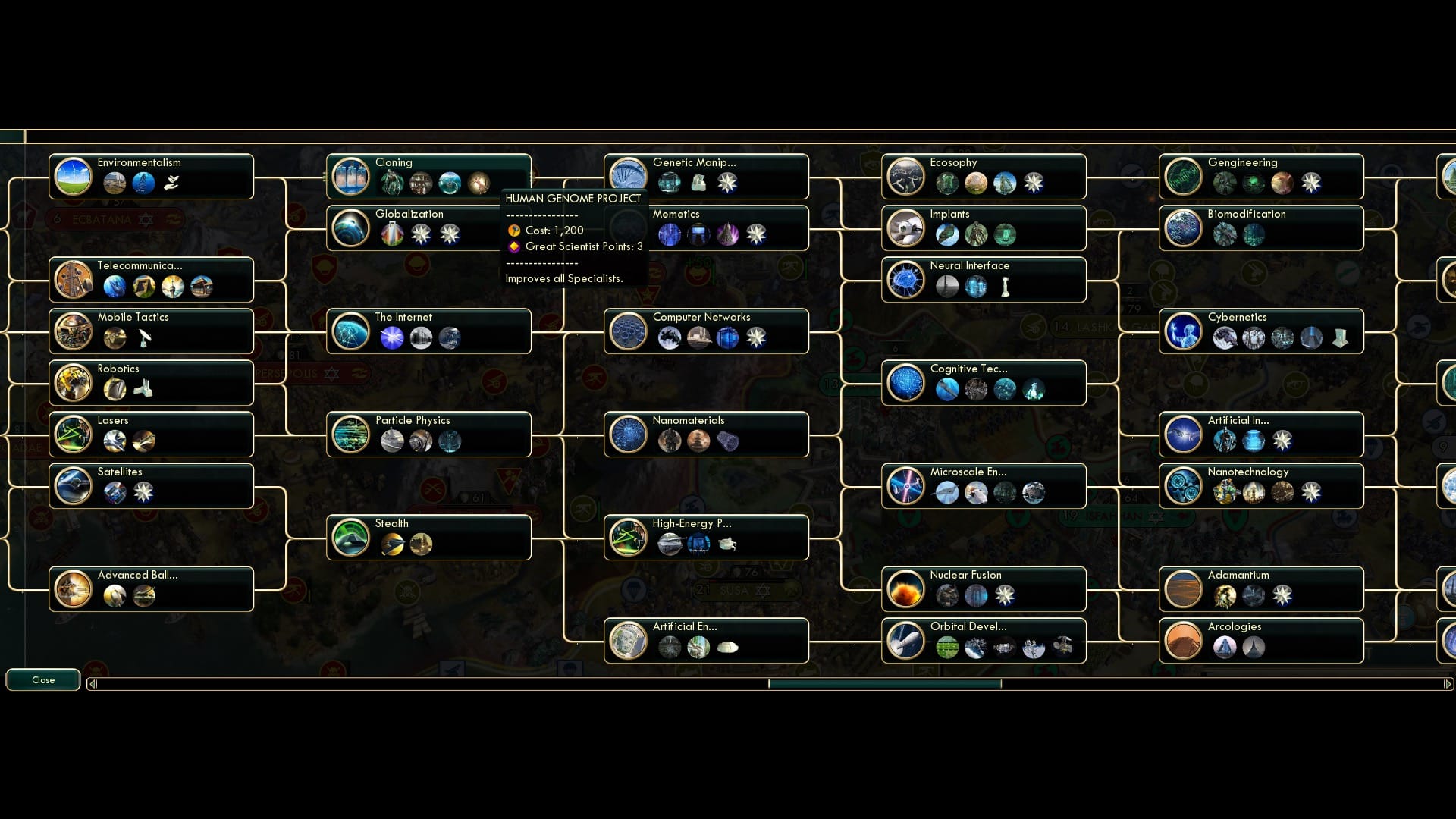Click the Advanced Ballistics tech panel
The height and width of the screenshot is (819, 1456).
click(150, 588)
